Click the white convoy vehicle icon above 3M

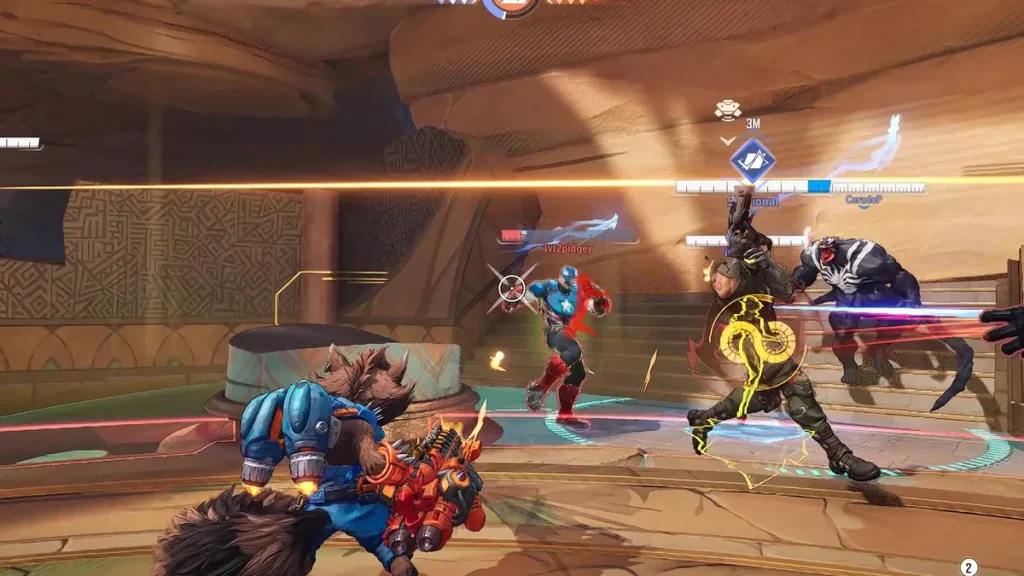(x=728, y=109)
